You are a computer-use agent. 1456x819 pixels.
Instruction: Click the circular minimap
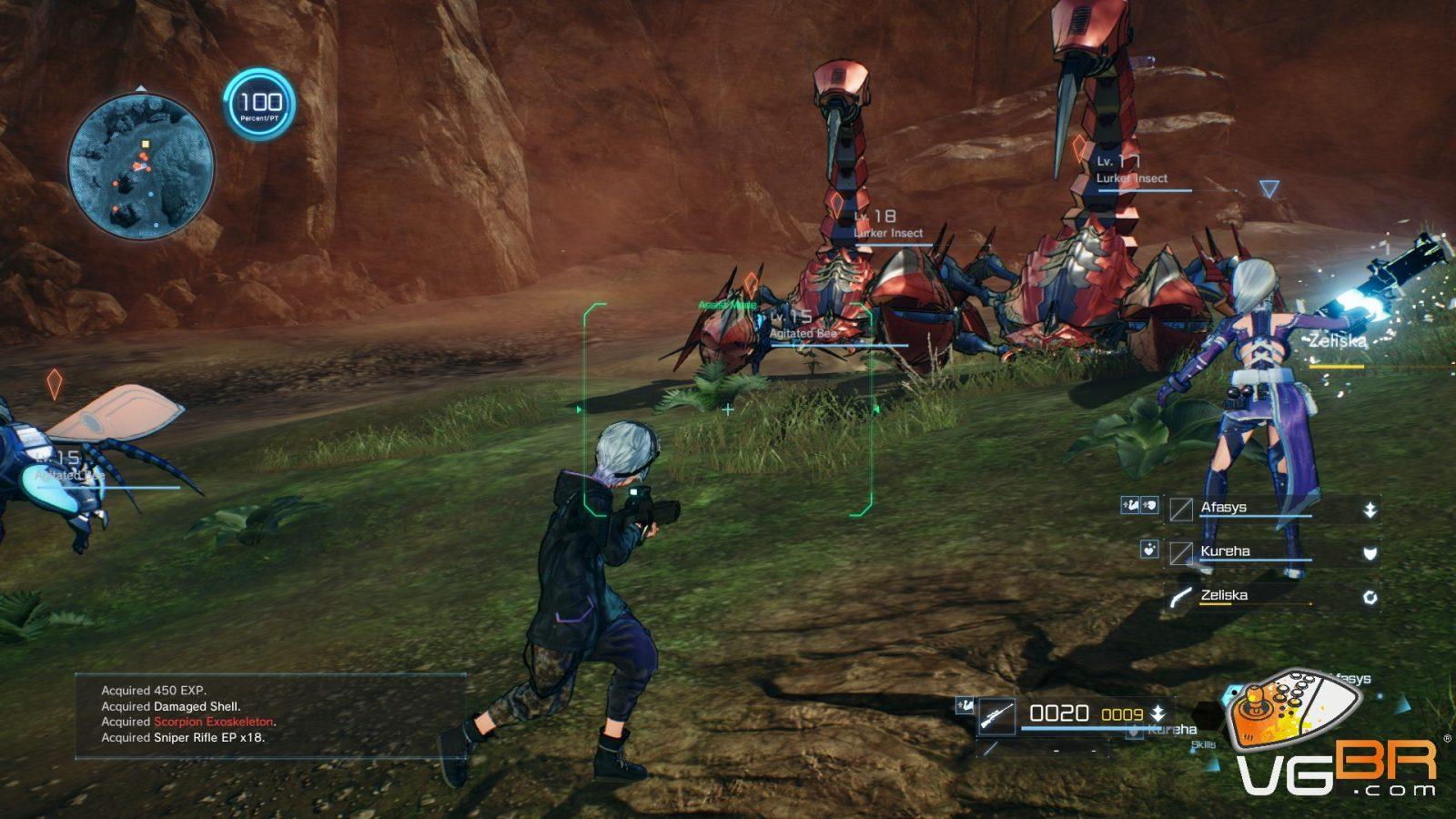click(x=141, y=167)
